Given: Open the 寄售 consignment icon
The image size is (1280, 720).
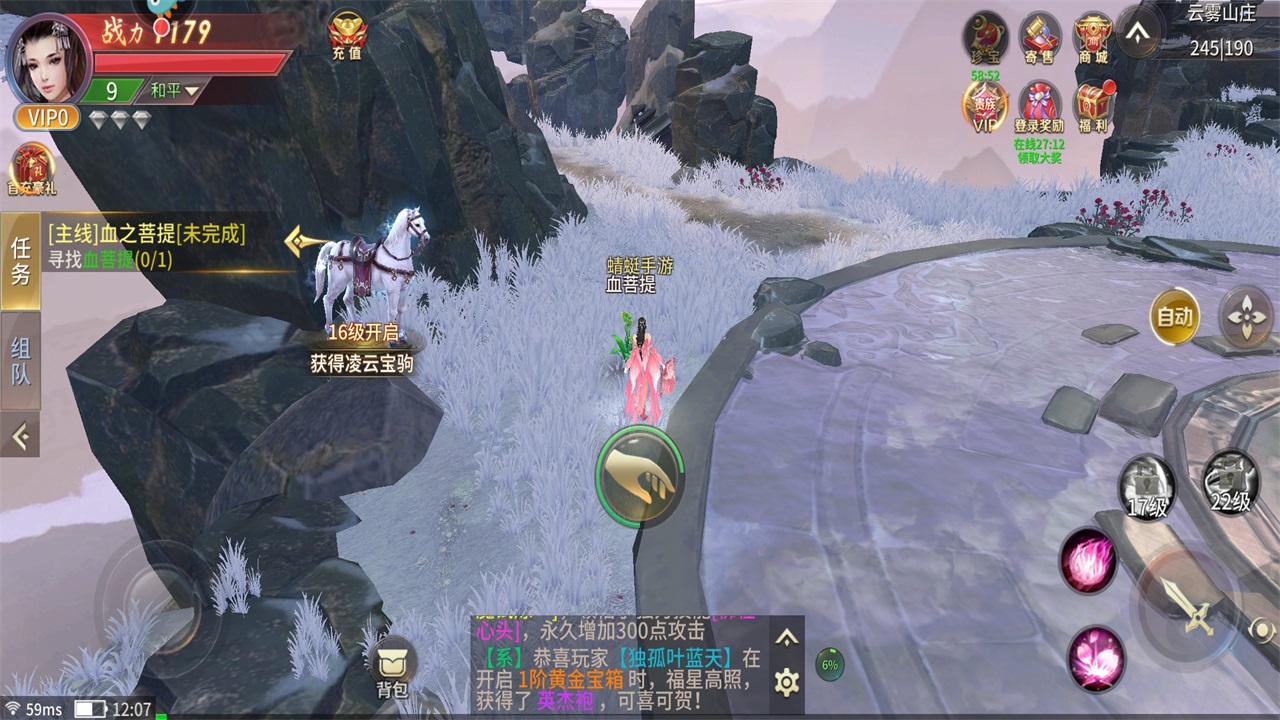Looking at the screenshot, I should pos(1040,38).
